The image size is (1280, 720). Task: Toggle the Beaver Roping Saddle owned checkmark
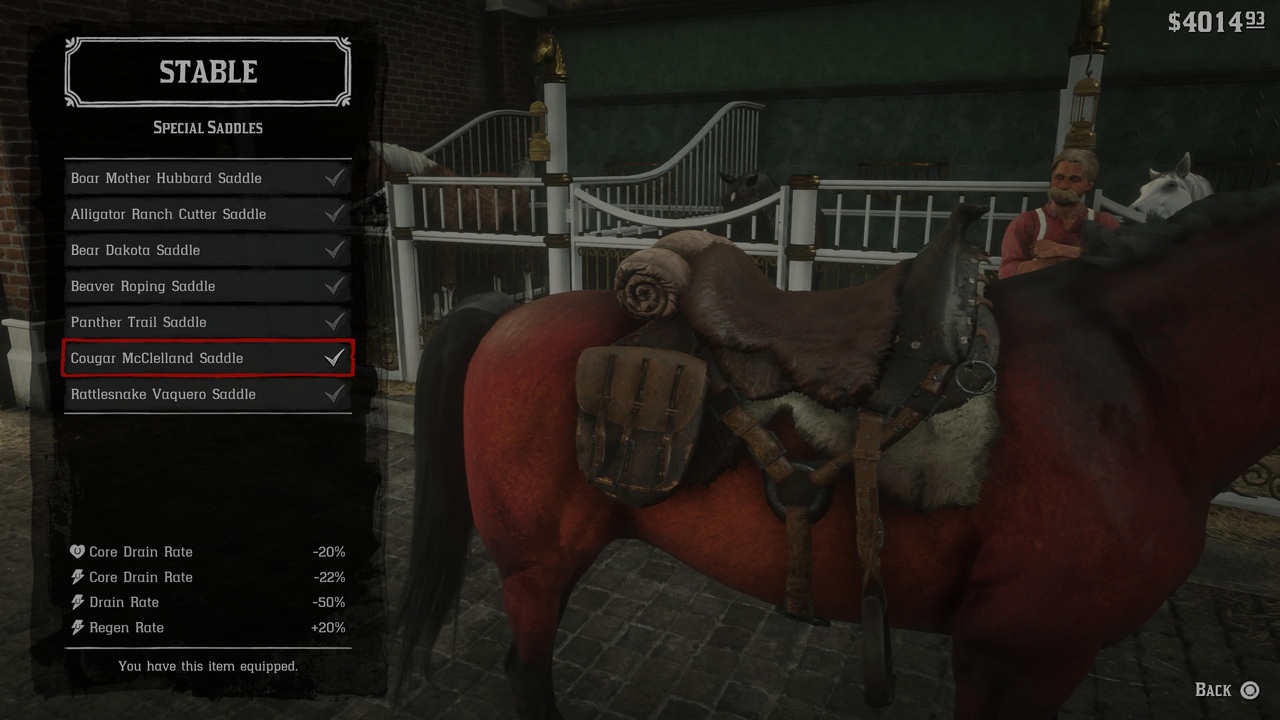[x=335, y=286]
